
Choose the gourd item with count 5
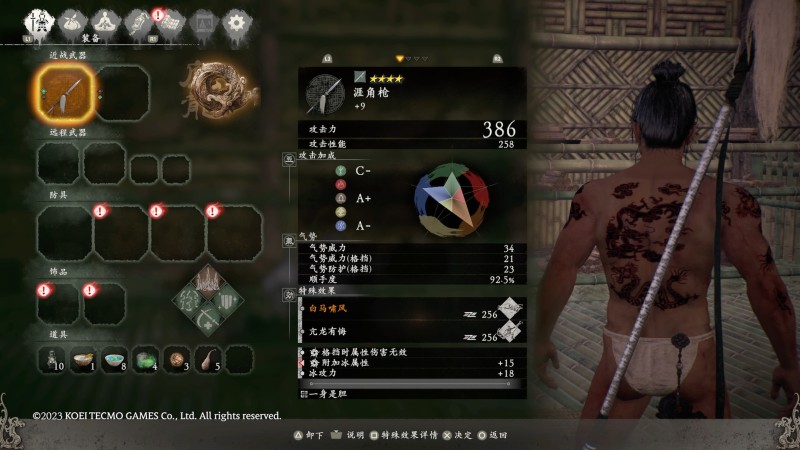208,359
